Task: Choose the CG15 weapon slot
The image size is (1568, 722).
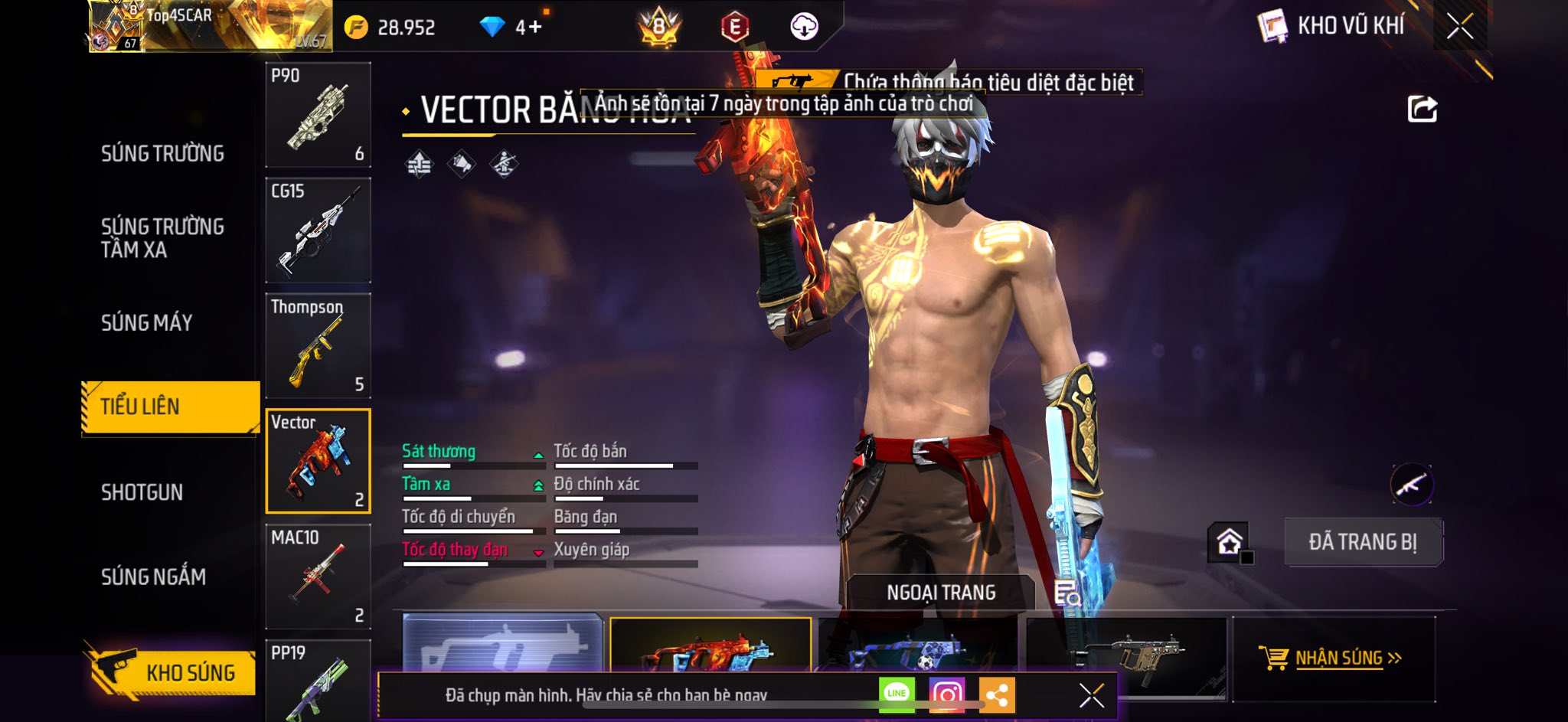Action: [x=318, y=230]
